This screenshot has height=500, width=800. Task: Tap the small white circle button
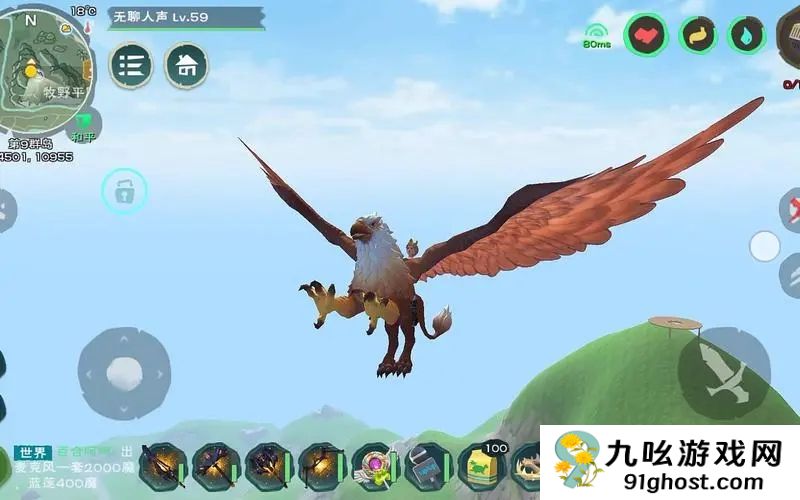click(764, 246)
